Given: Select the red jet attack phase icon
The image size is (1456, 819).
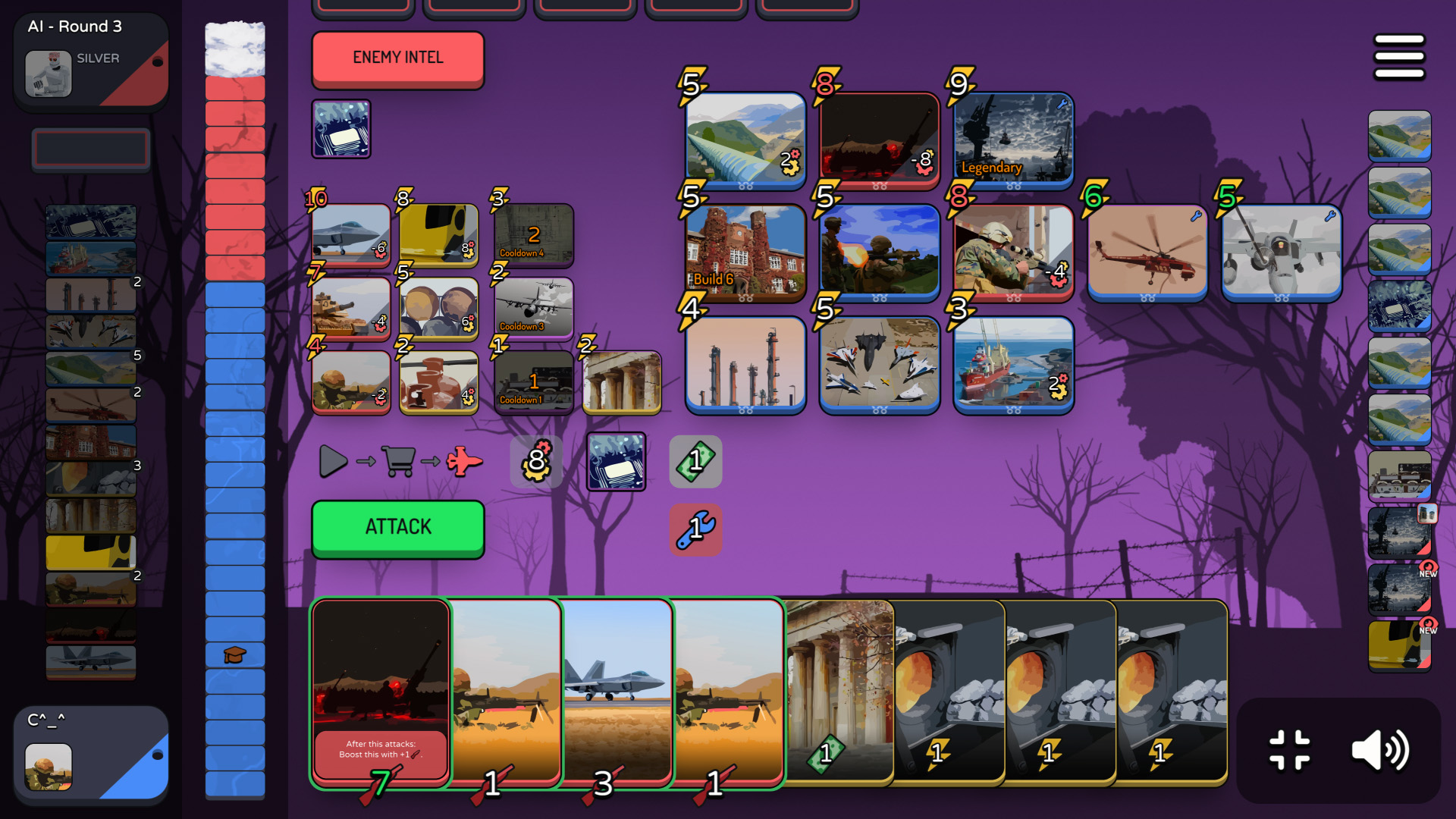Looking at the screenshot, I should click(463, 460).
